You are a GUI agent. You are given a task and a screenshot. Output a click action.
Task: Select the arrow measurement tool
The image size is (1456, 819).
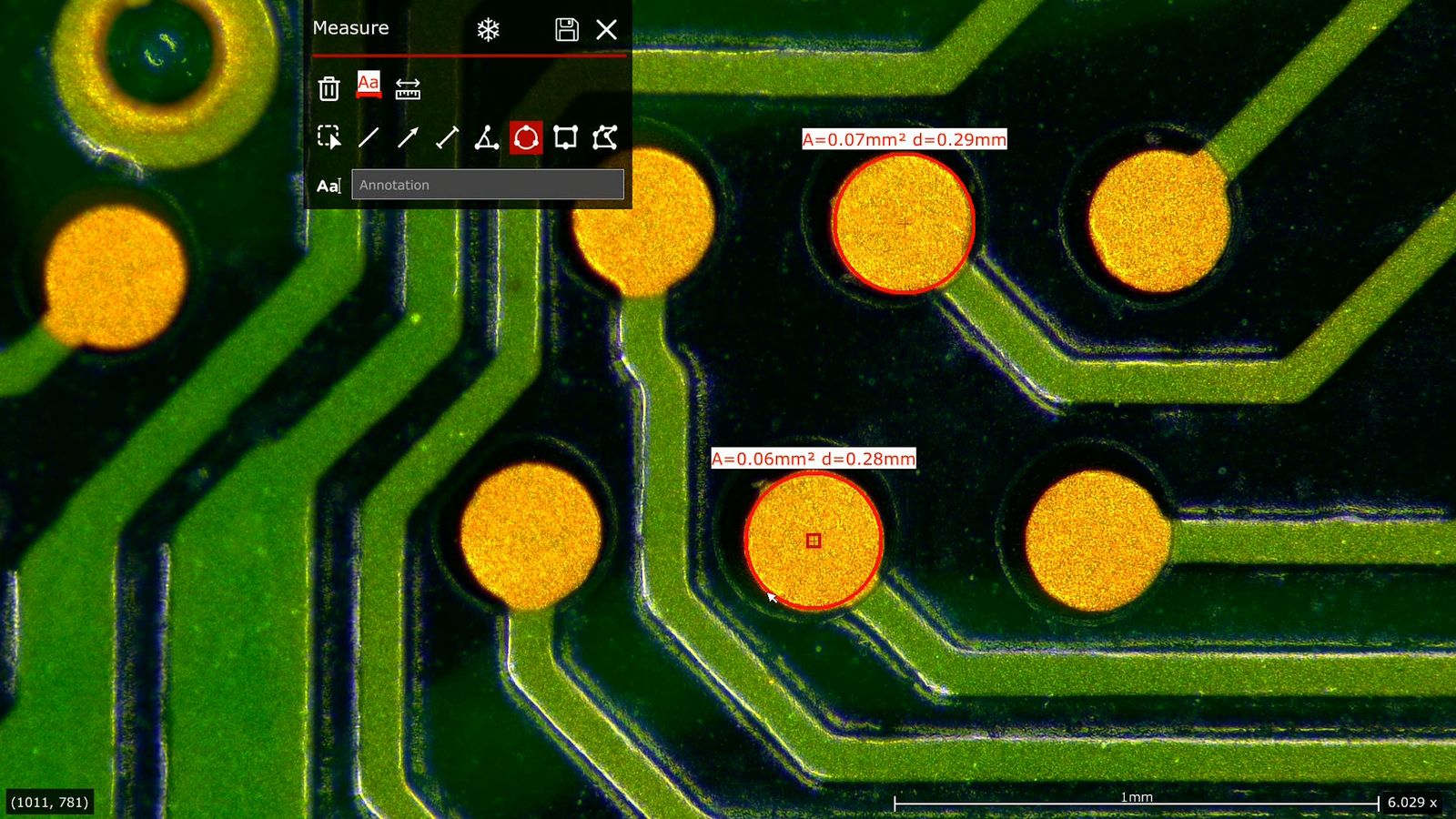pos(409,137)
